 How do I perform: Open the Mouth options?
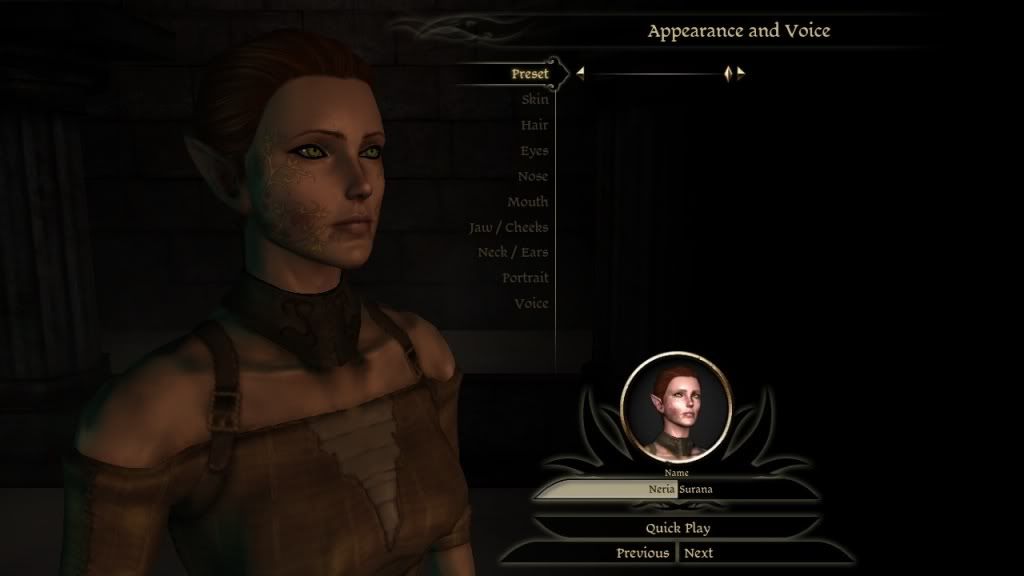(528, 202)
